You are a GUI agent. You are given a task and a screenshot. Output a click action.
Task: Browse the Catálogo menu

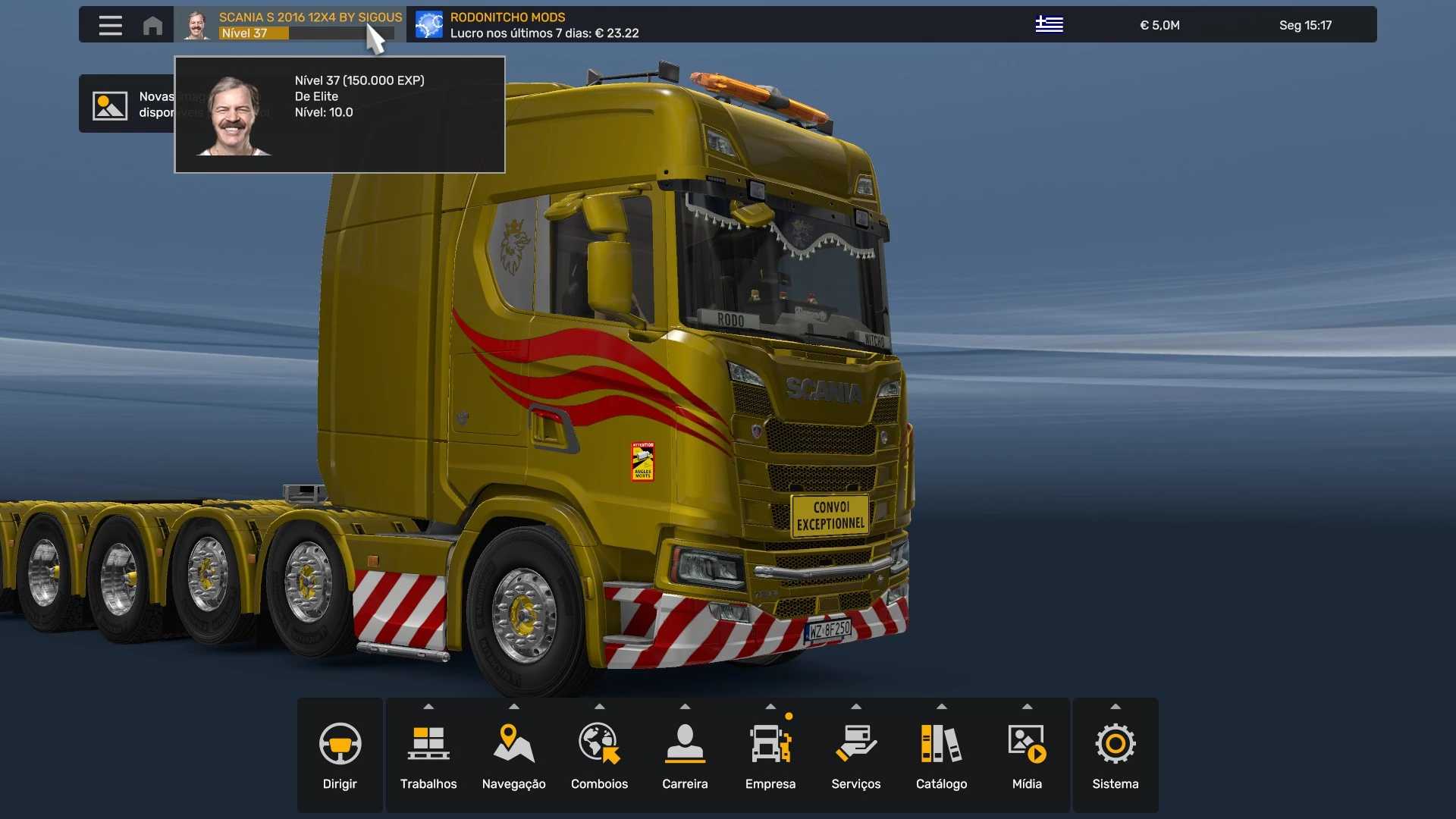(941, 755)
